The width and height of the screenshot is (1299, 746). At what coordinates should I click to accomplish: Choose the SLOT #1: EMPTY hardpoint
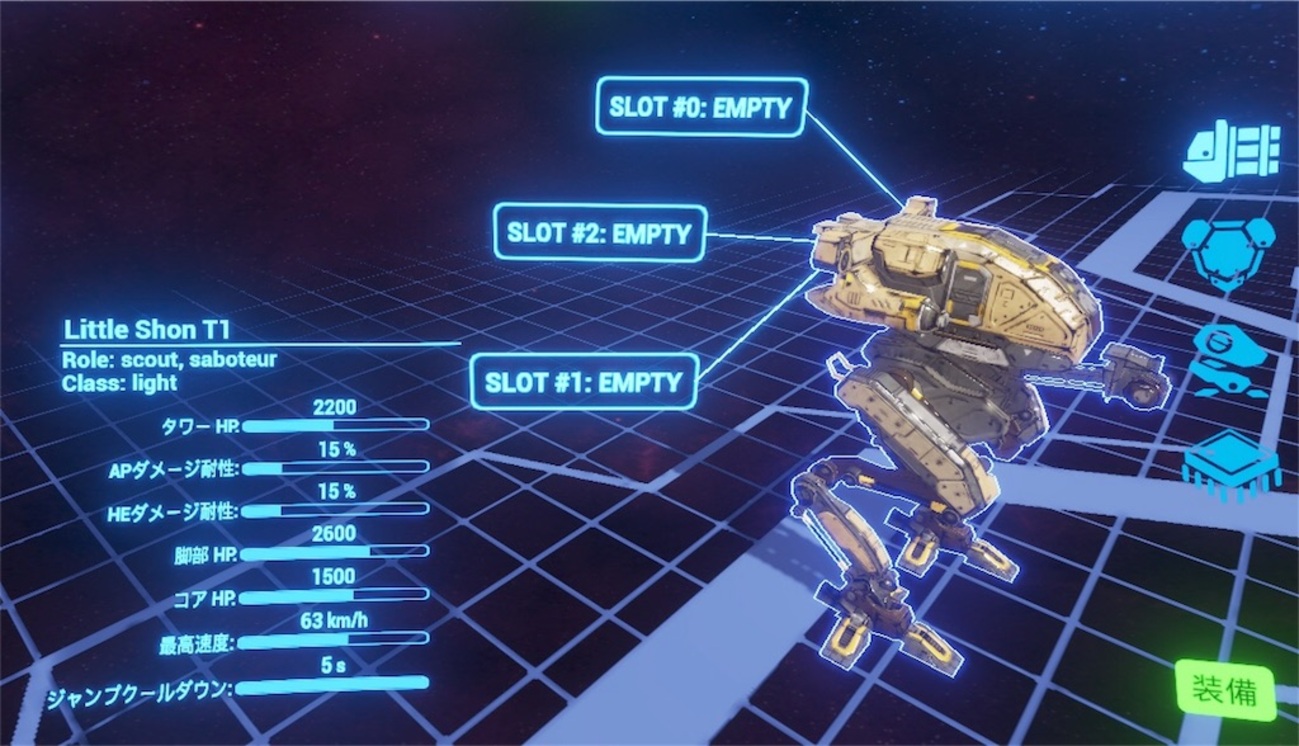(583, 381)
